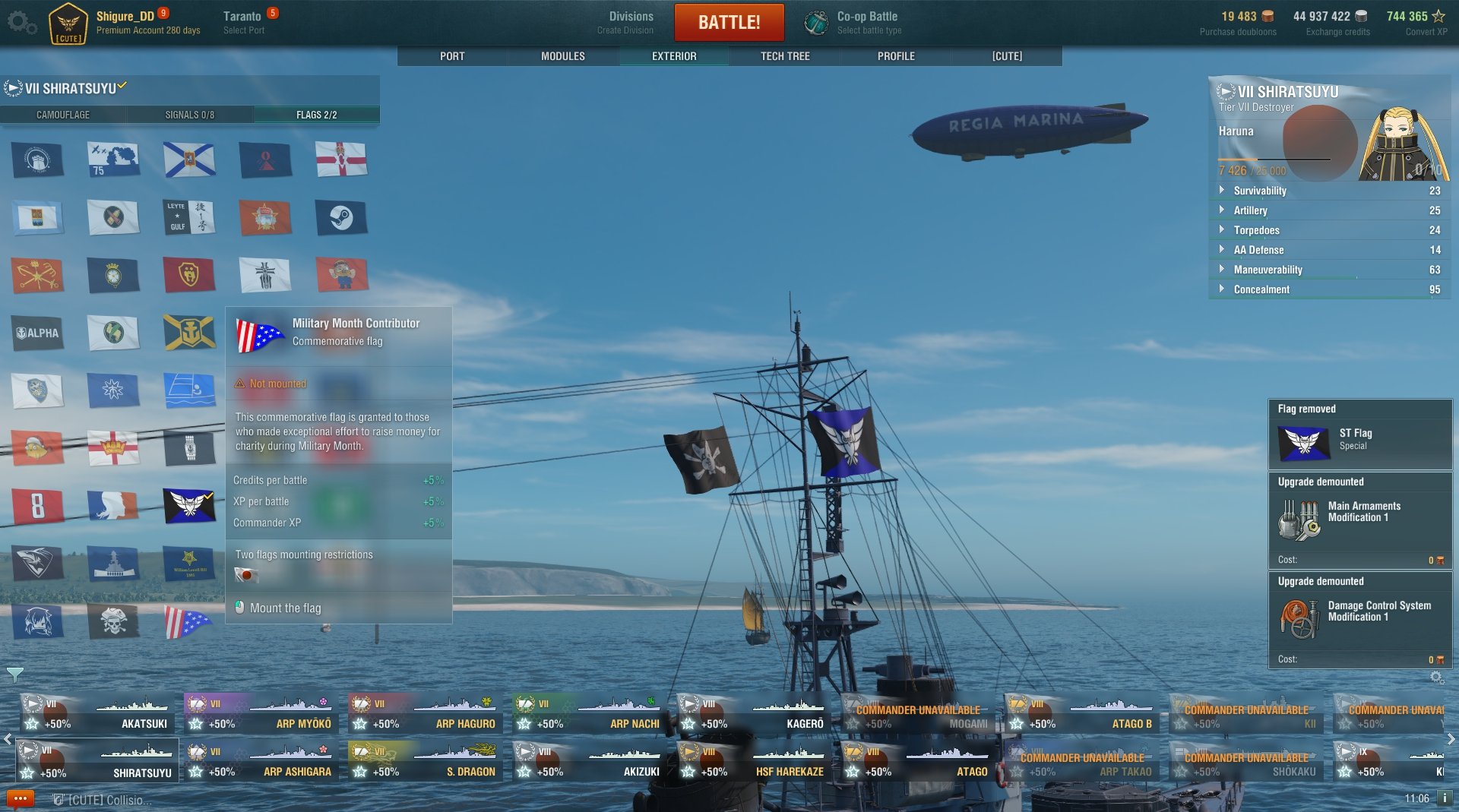Pick the Leyte Gulf flag
Screen dimensions: 1459x812
click(188, 217)
